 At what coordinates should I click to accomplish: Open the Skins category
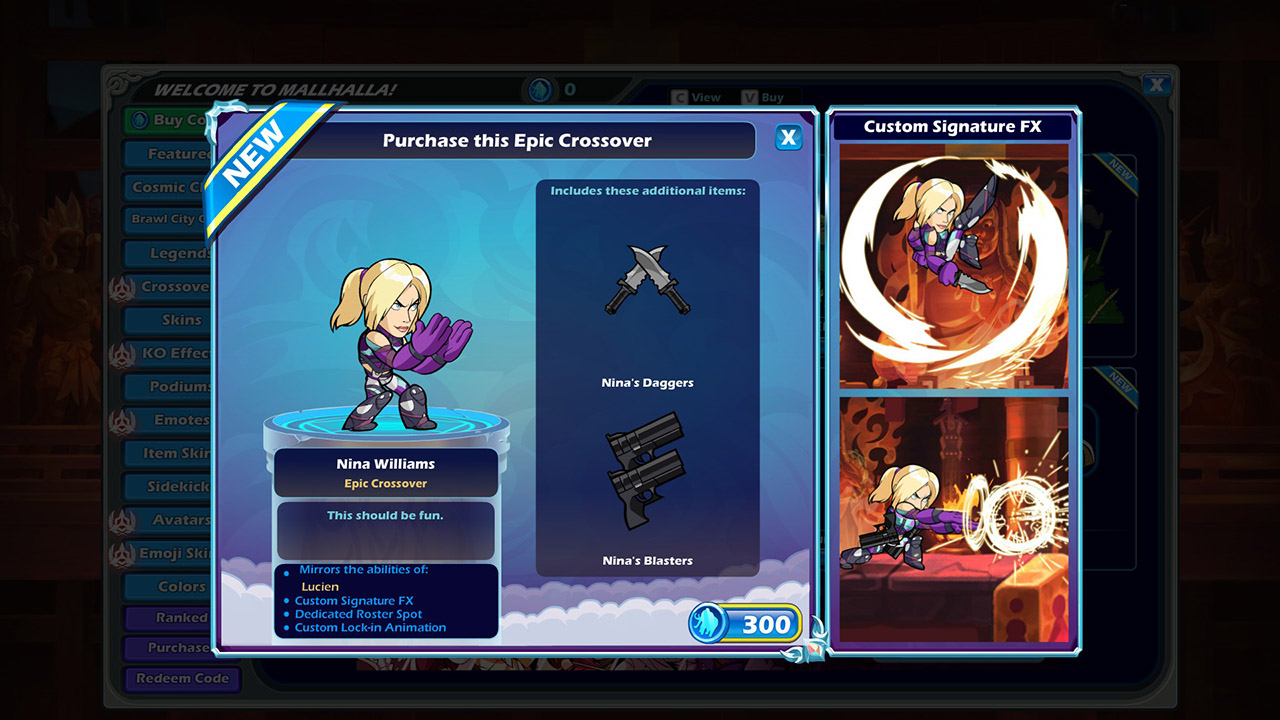tap(180, 320)
